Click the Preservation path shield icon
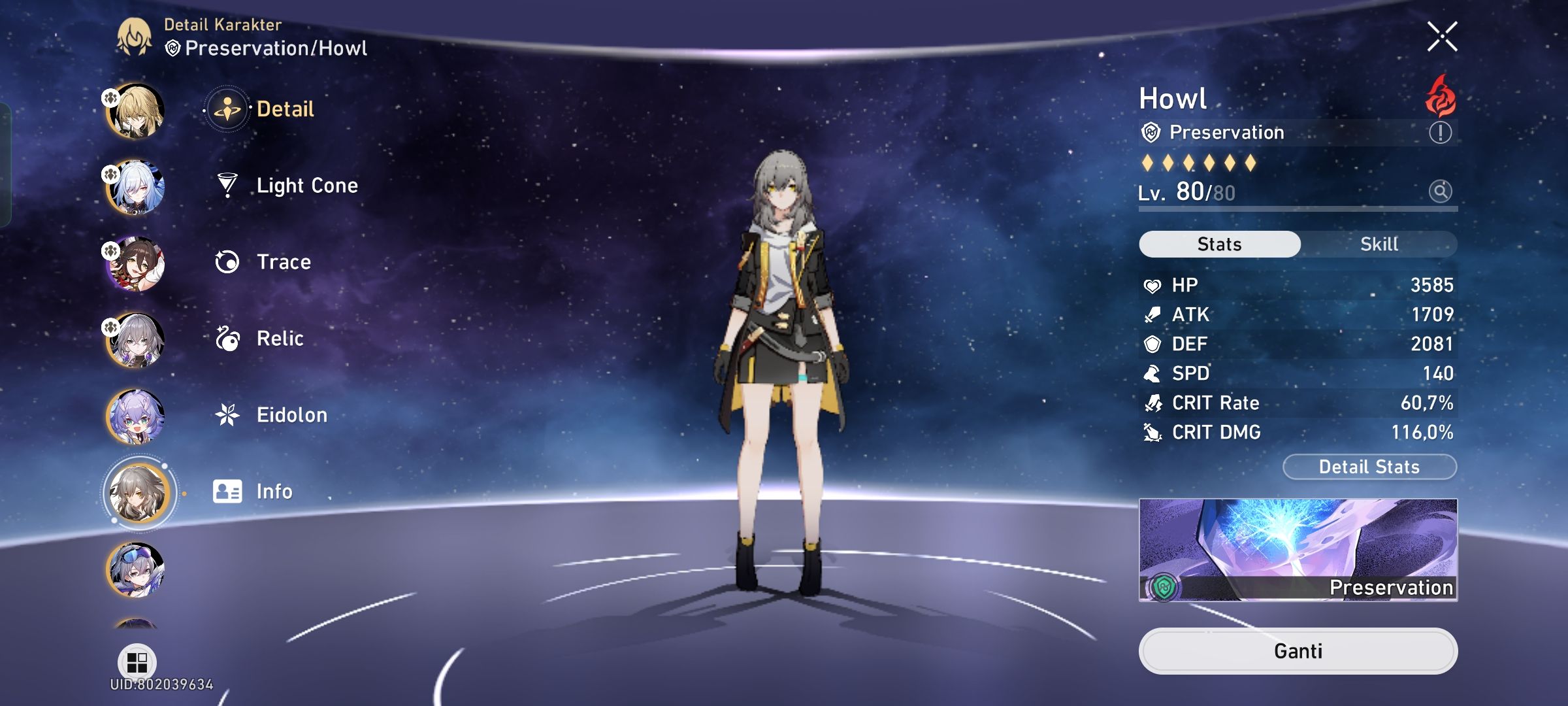 point(1152,133)
